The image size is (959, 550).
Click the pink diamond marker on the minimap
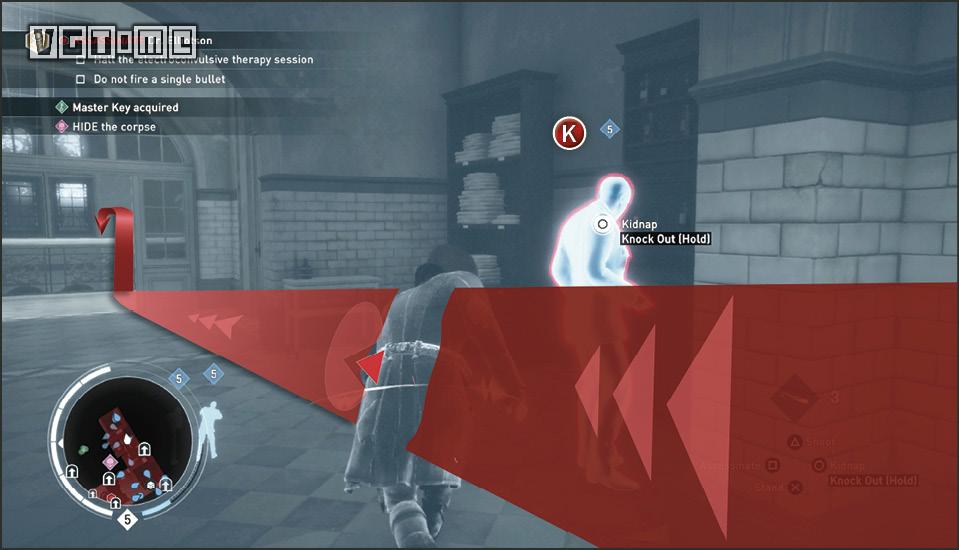pyautogui.click(x=110, y=462)
